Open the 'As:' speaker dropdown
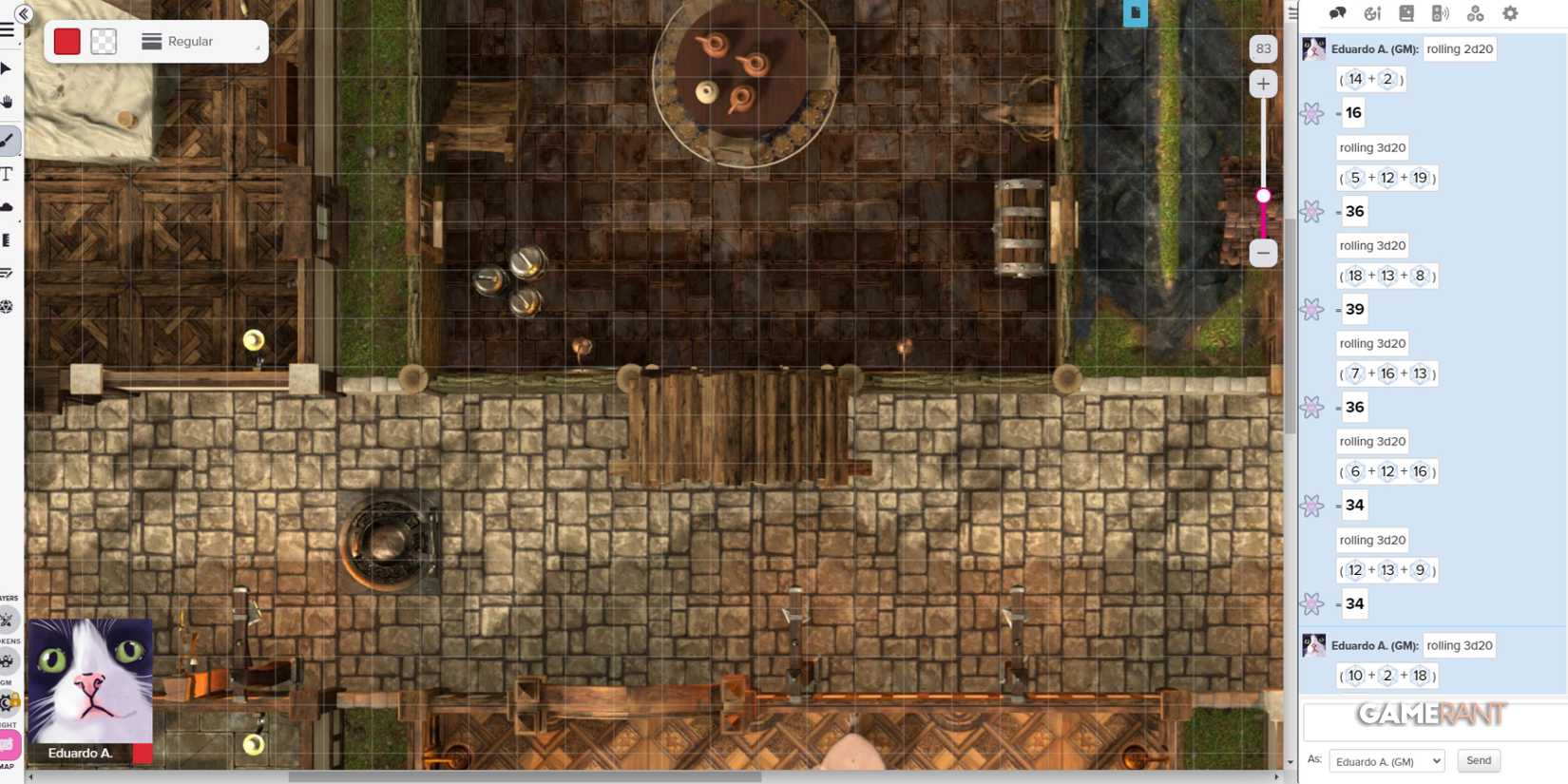The image size is (1568, 784). click(x=1386, y=760)
